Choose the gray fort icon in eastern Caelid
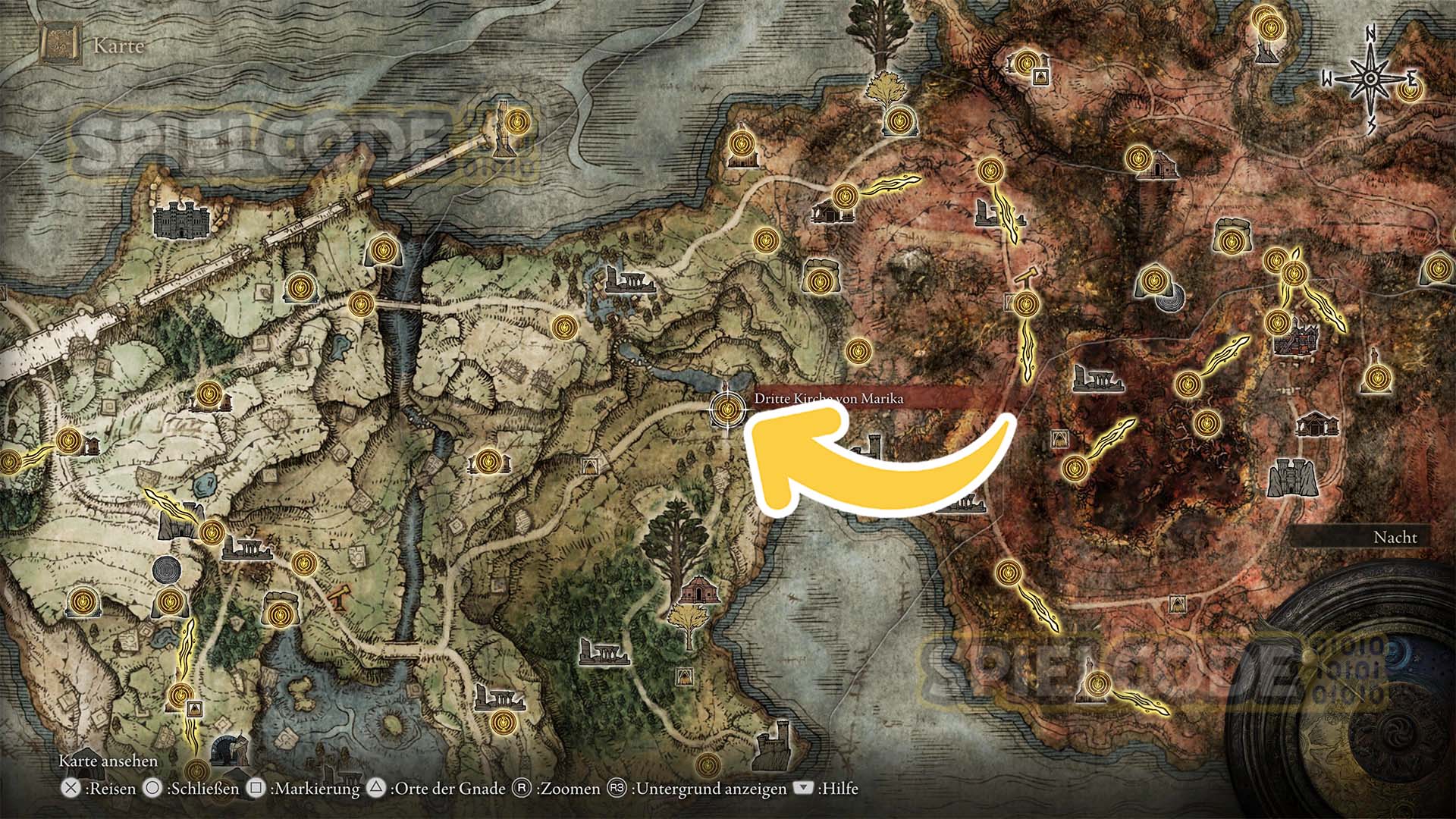 pos(1291,478)
